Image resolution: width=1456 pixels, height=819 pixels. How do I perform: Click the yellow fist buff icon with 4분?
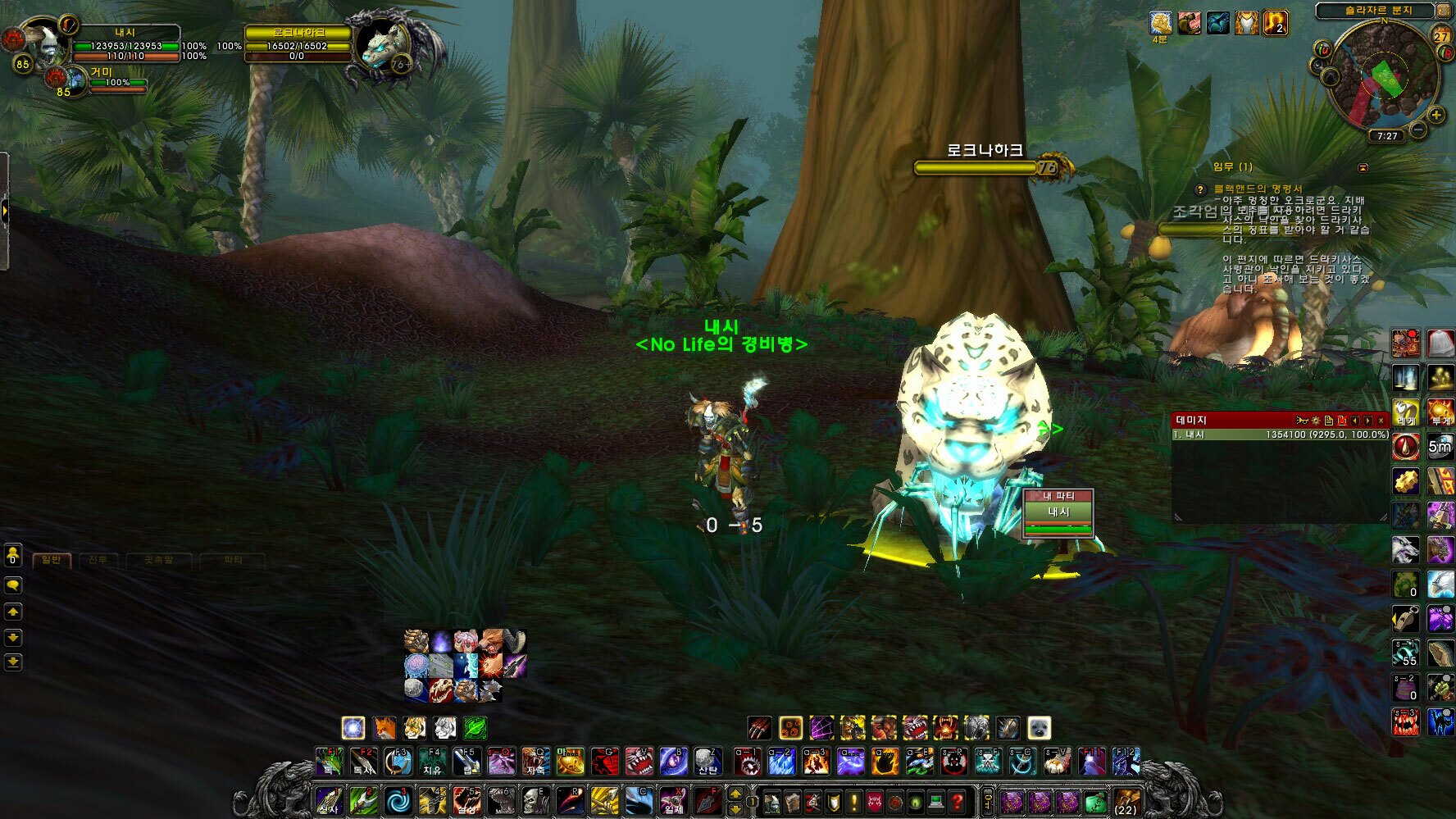(x=1160, y=24)
